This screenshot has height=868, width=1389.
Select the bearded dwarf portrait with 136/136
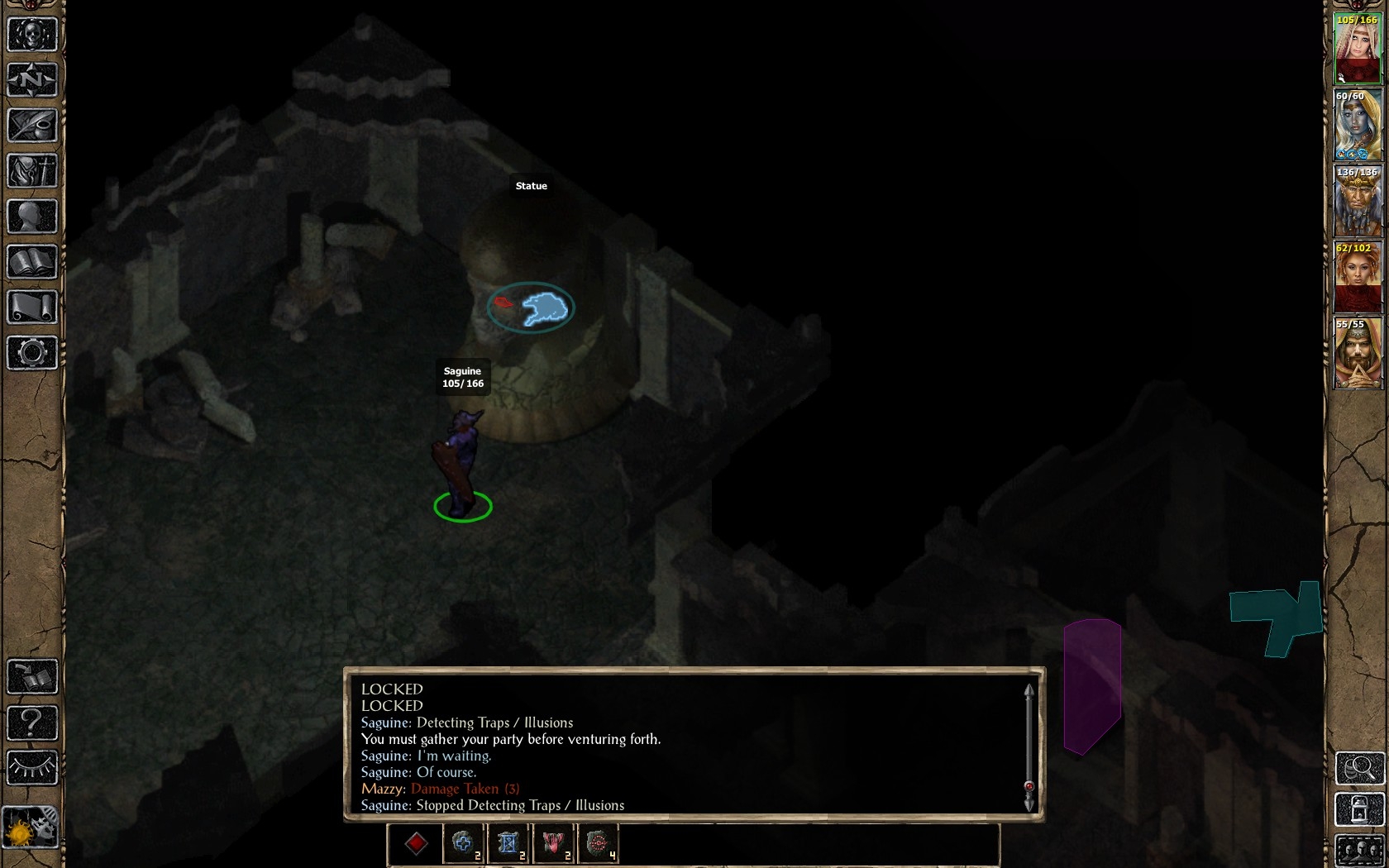1358,202
